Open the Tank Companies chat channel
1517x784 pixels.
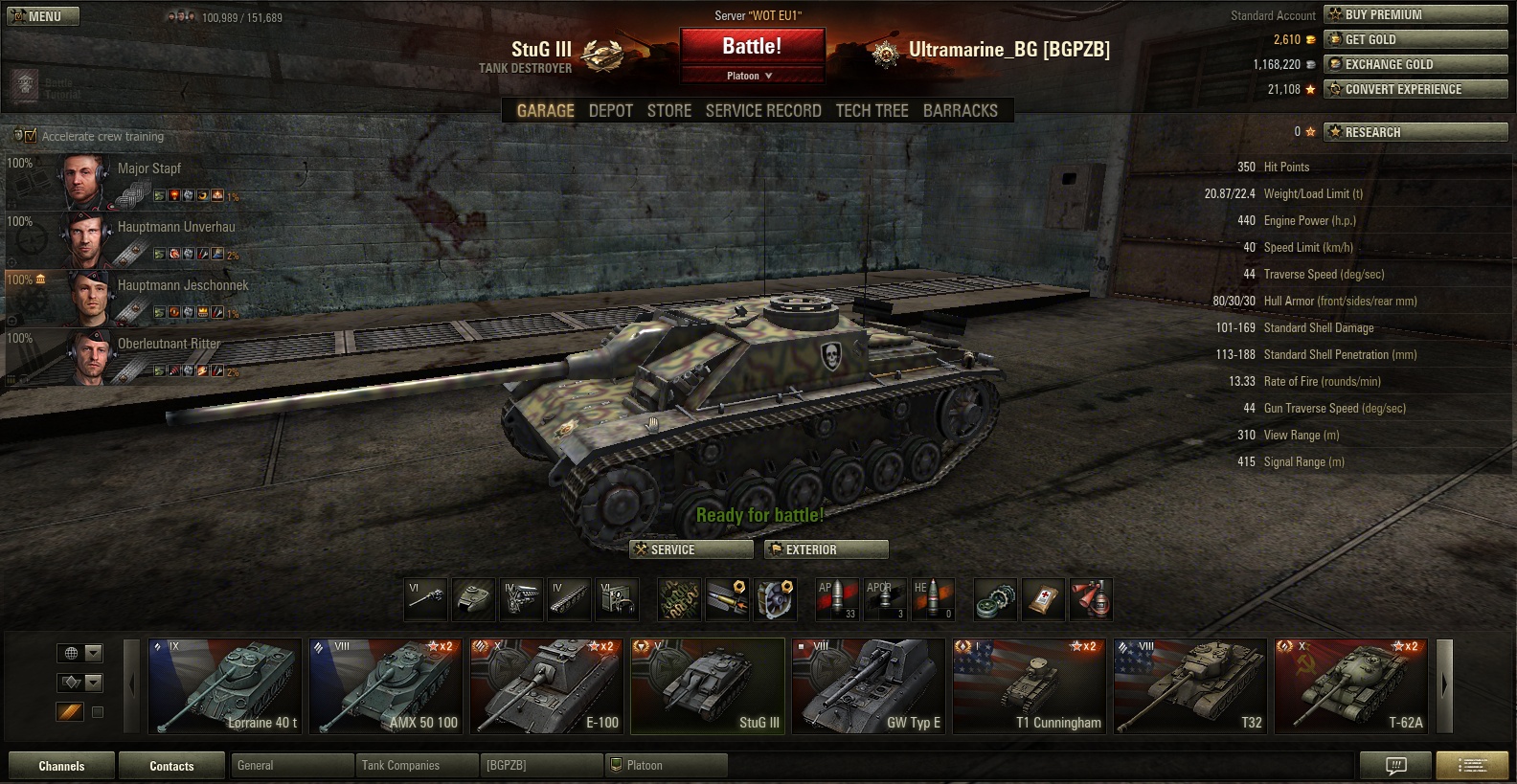pos(417,765)
